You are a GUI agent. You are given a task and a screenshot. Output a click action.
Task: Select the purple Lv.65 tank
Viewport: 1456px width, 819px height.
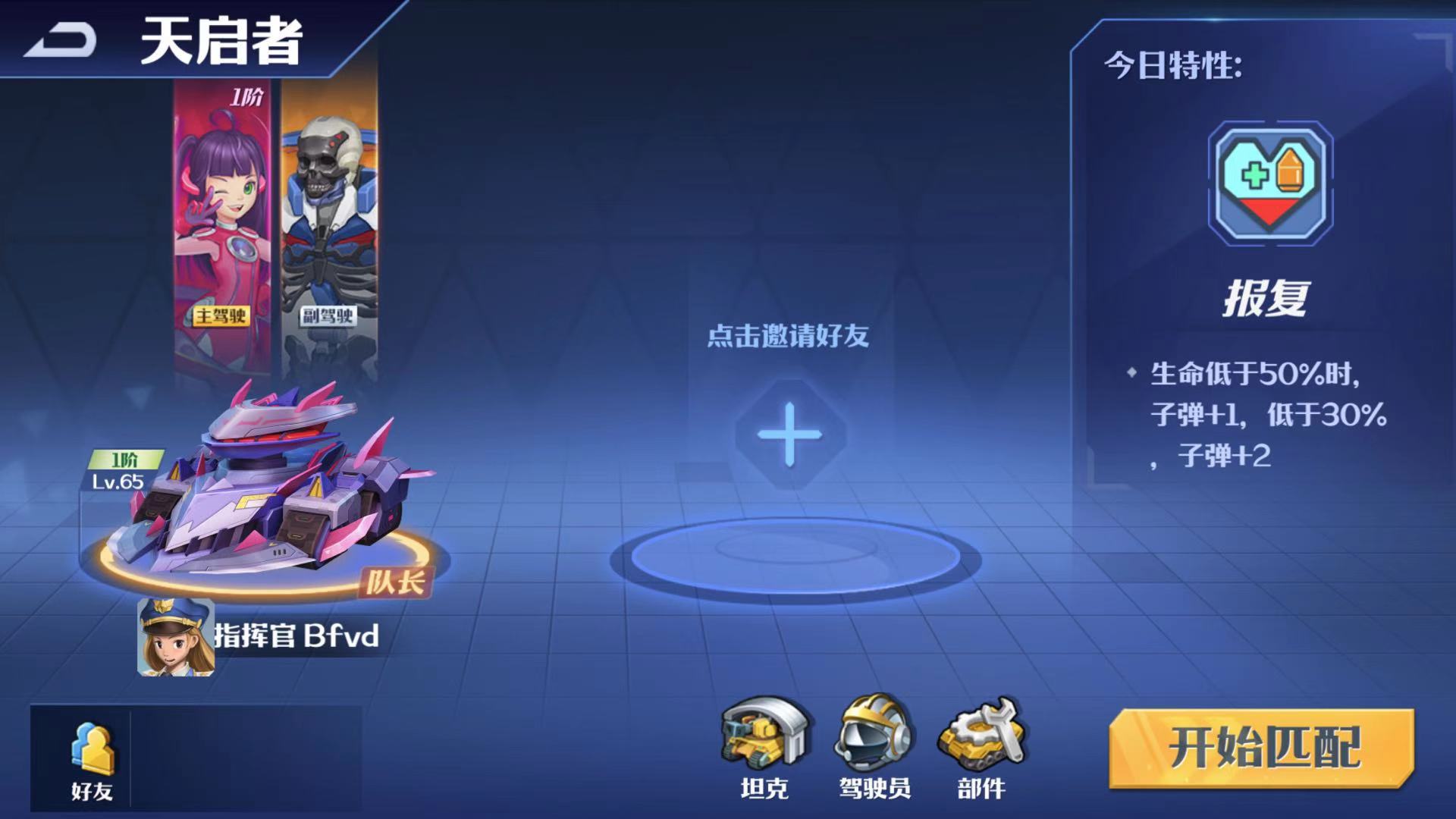tap(265, 493)
